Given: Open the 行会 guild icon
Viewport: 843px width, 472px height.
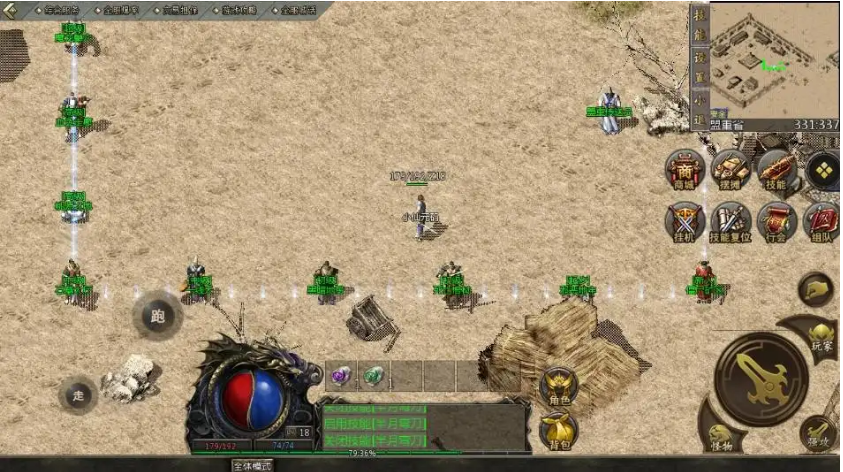Looking at the screenshot, I should (776, 221).
